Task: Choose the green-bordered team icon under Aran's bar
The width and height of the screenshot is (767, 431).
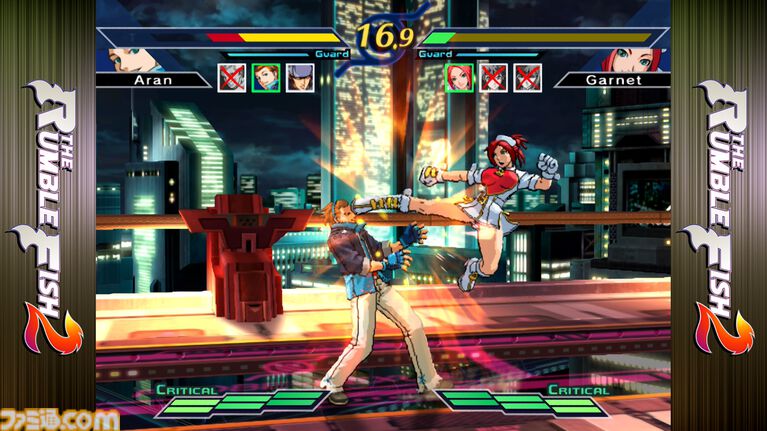Action: [266, 77]
